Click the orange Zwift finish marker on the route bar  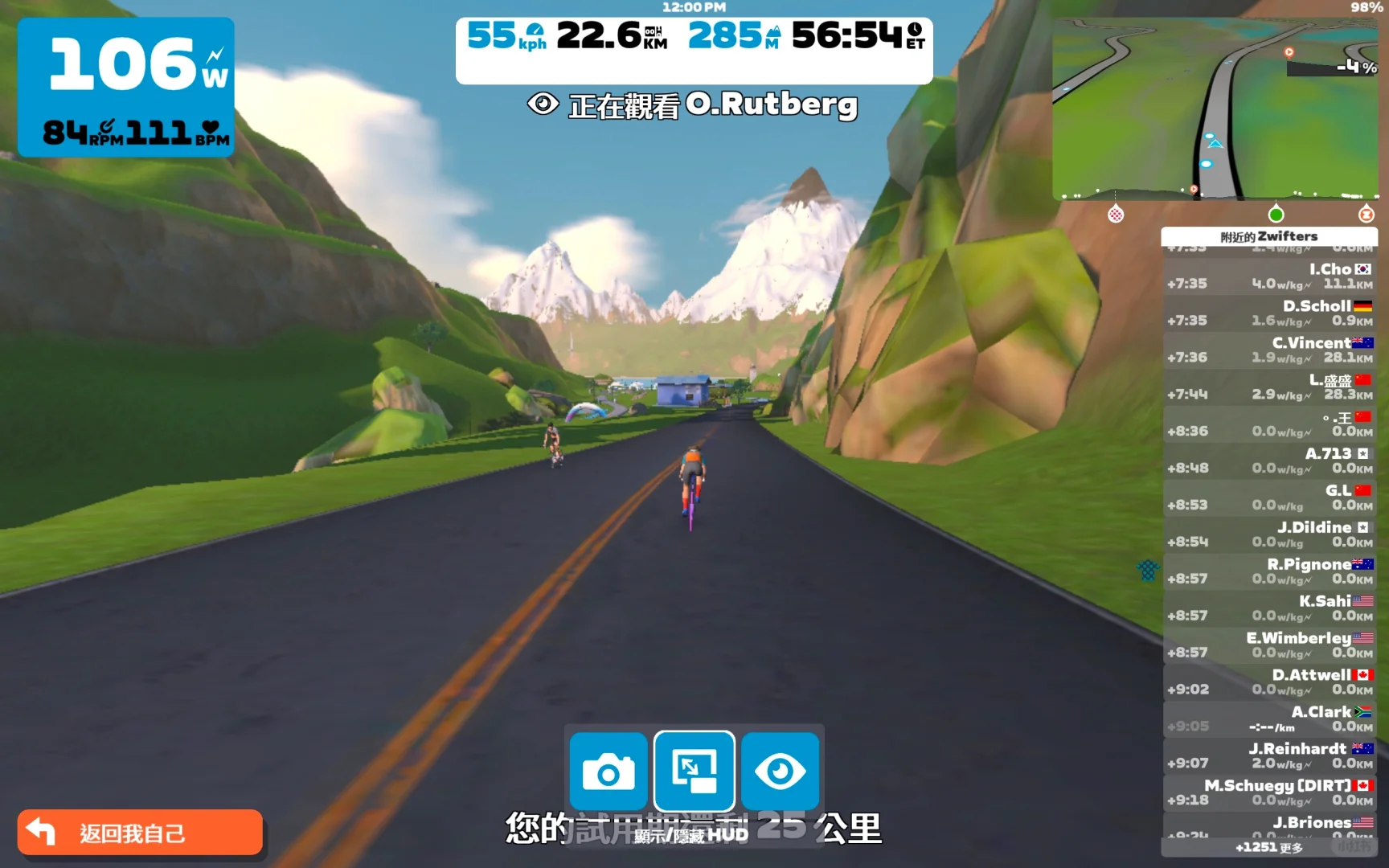(1366, 215)
